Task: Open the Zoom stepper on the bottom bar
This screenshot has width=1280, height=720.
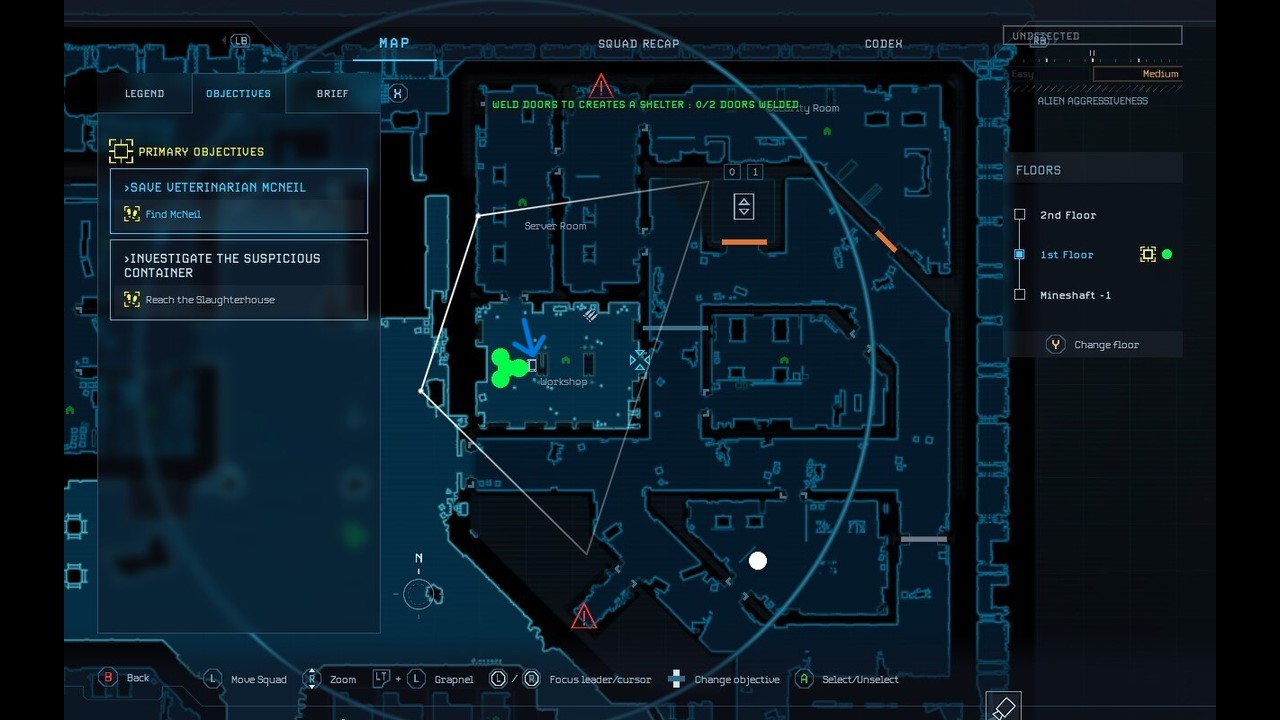Action: point(312,679)
